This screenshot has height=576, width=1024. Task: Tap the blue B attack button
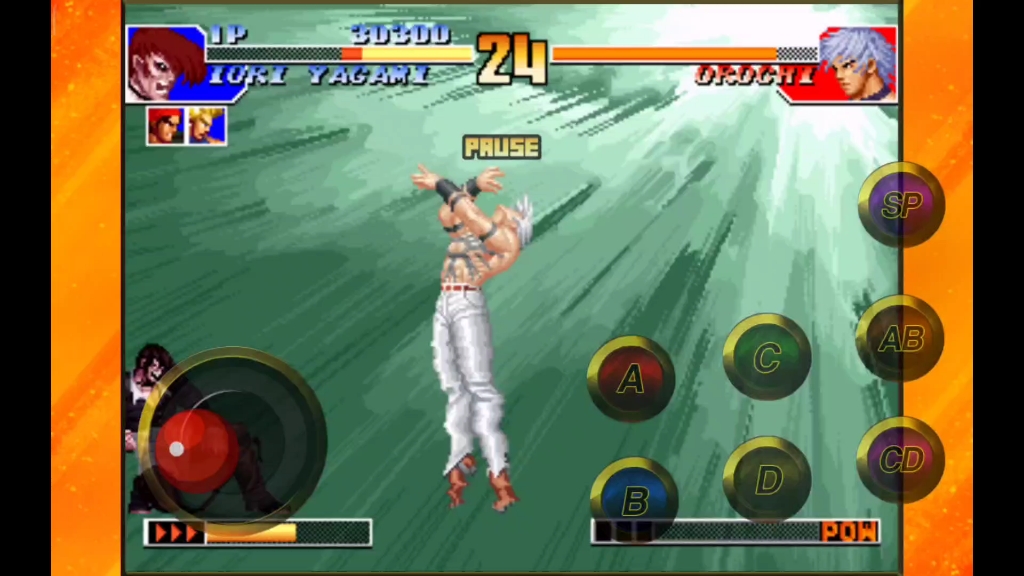tap(634, 499)
